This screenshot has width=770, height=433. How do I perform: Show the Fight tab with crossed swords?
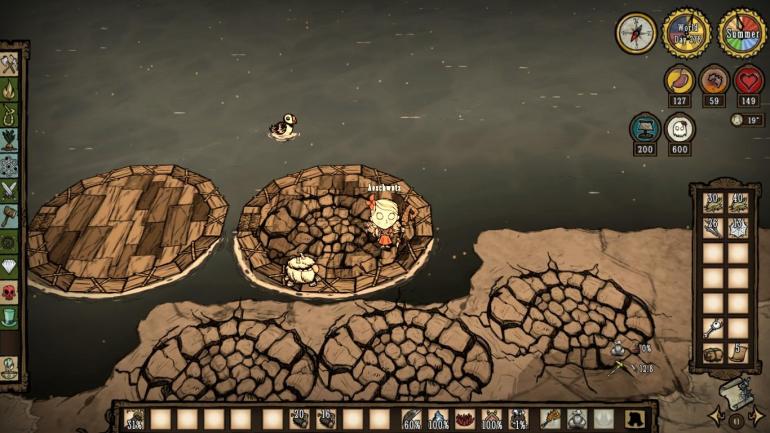click(10, 189)
